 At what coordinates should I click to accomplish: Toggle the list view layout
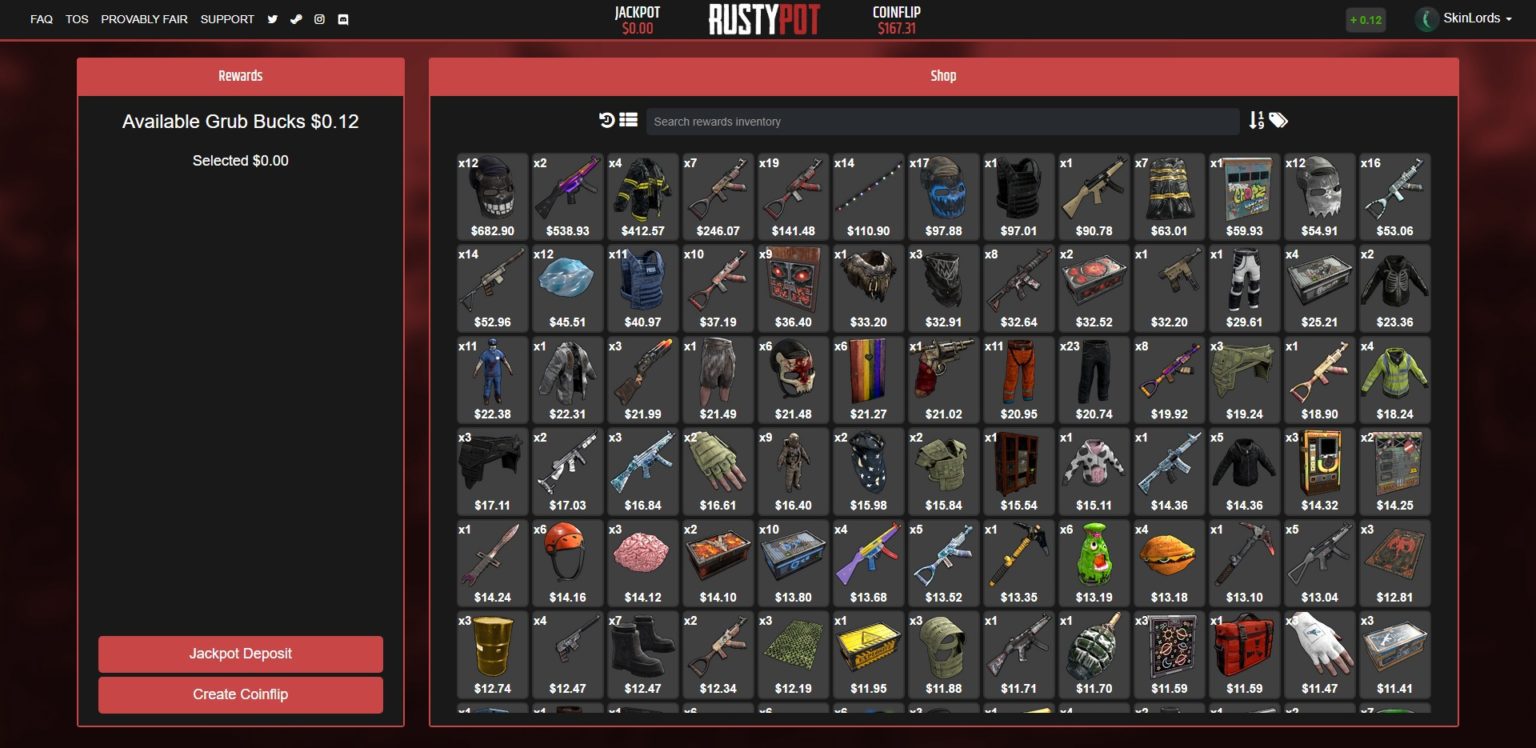pos(627,120)
